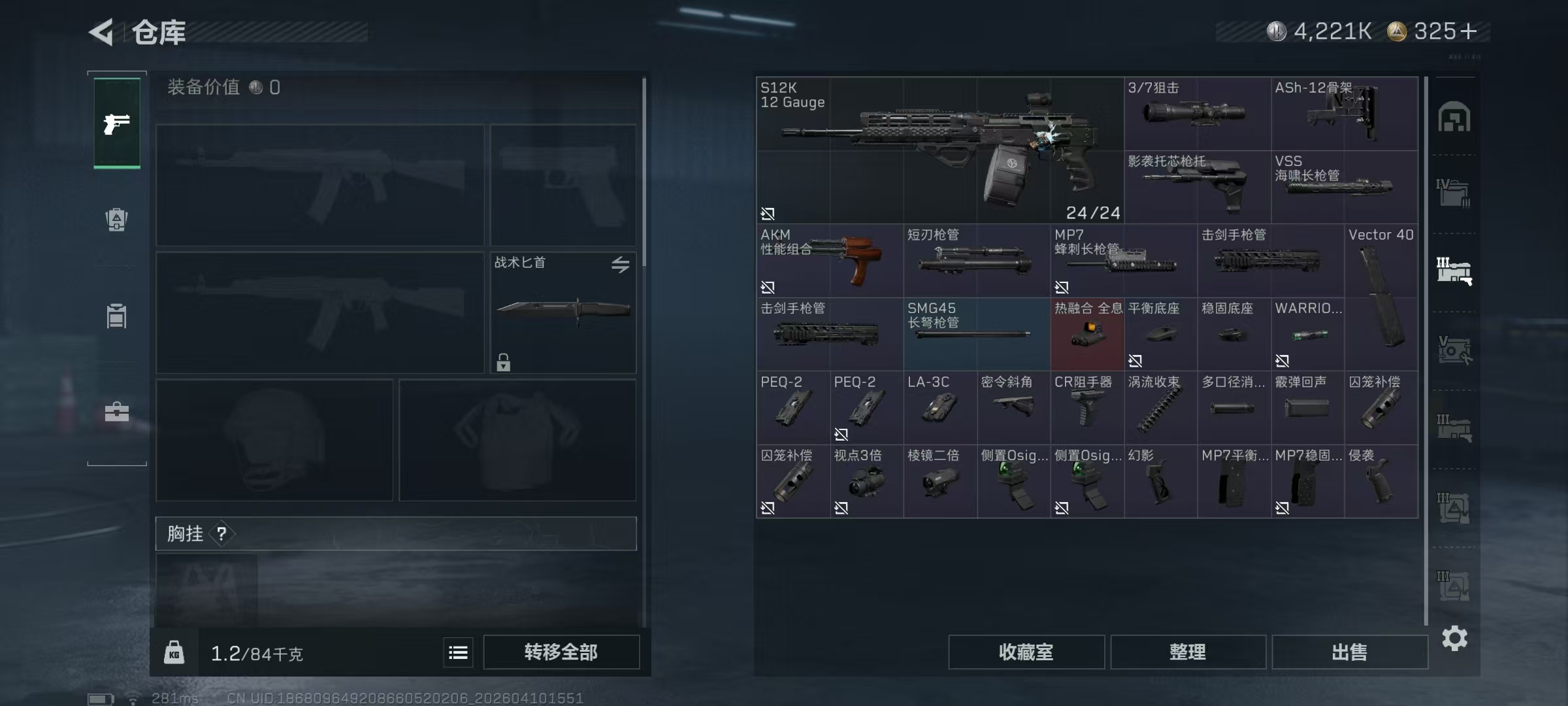Open the settings gear at bottom right
The width and height of the screenshot is (1568, 706).
(x=1456, y=639)
